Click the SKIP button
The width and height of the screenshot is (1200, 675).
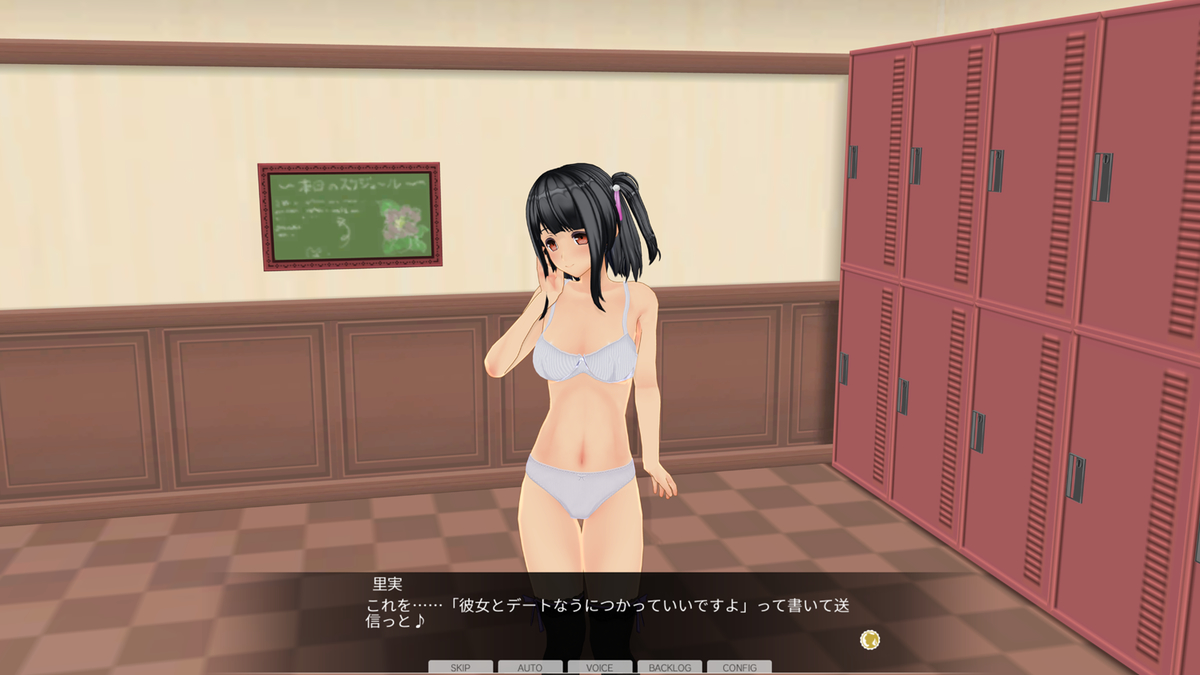tap(460, 667)
